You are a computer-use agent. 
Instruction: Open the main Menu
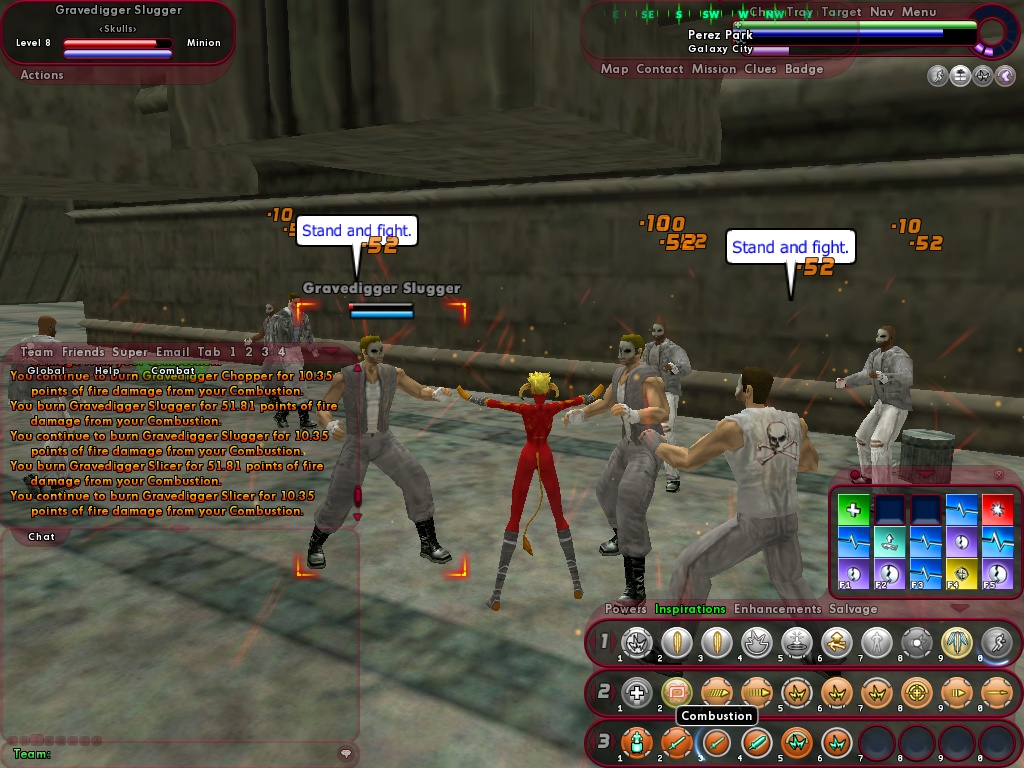coord(919,12)
